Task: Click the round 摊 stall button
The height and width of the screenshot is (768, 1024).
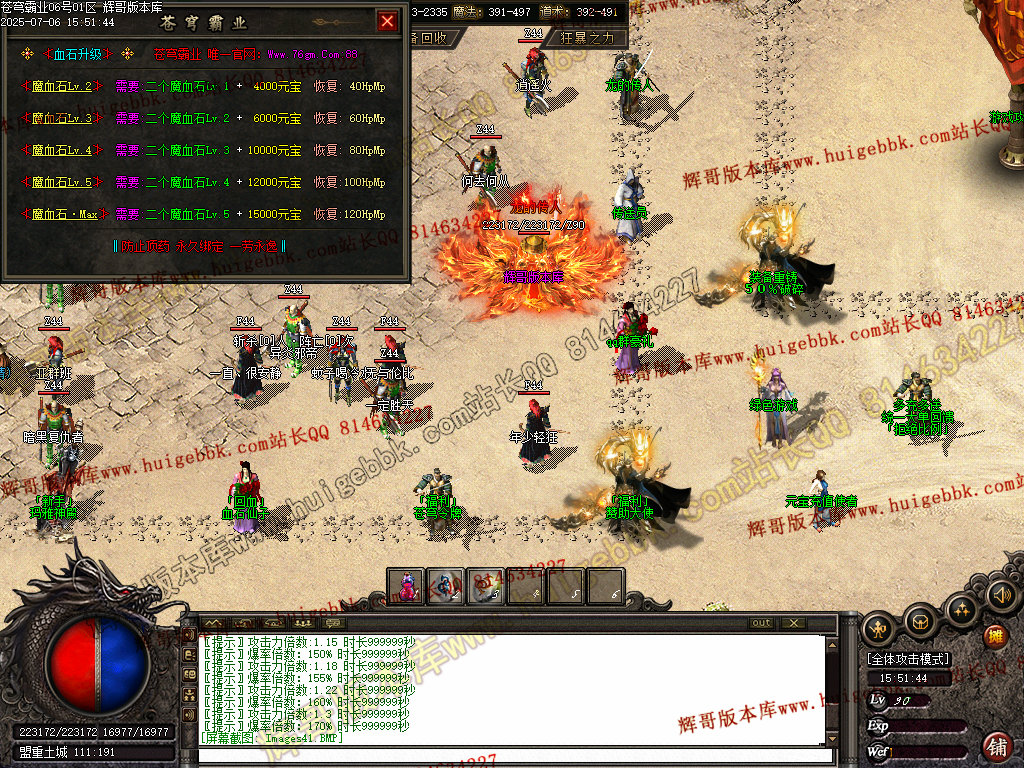Action: pyautogui.click(x=995, y=636)
